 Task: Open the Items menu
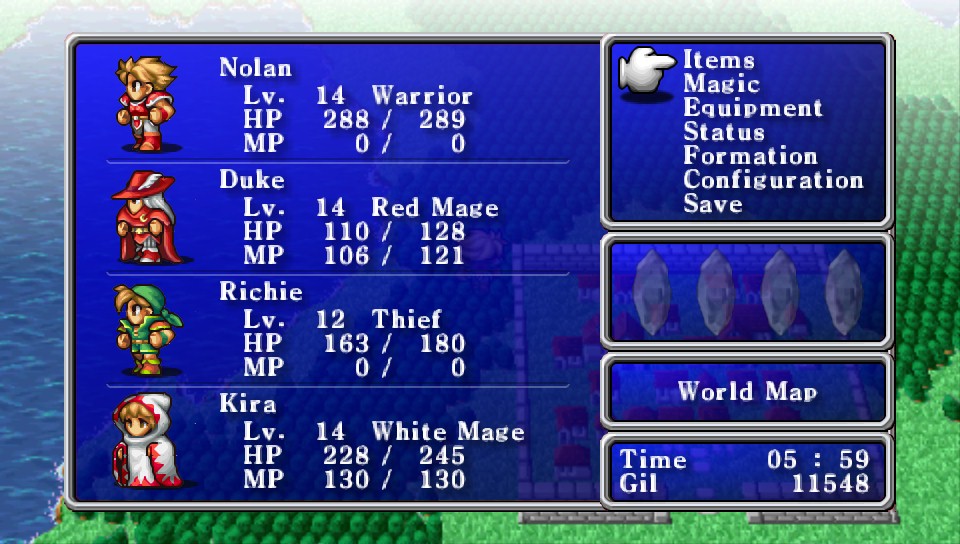718,61
